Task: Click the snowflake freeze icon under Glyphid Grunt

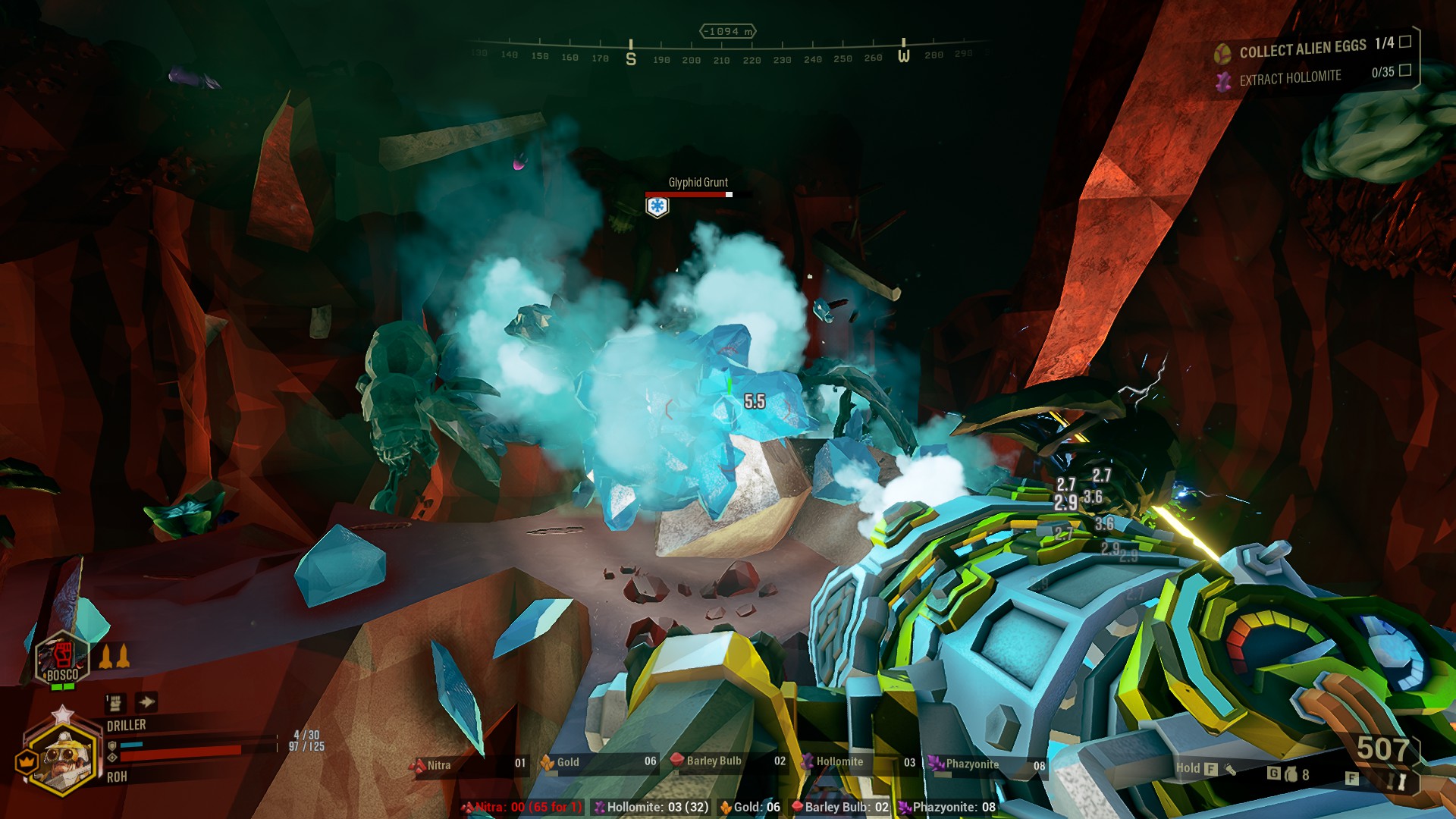Action: [x=658, y=206]
